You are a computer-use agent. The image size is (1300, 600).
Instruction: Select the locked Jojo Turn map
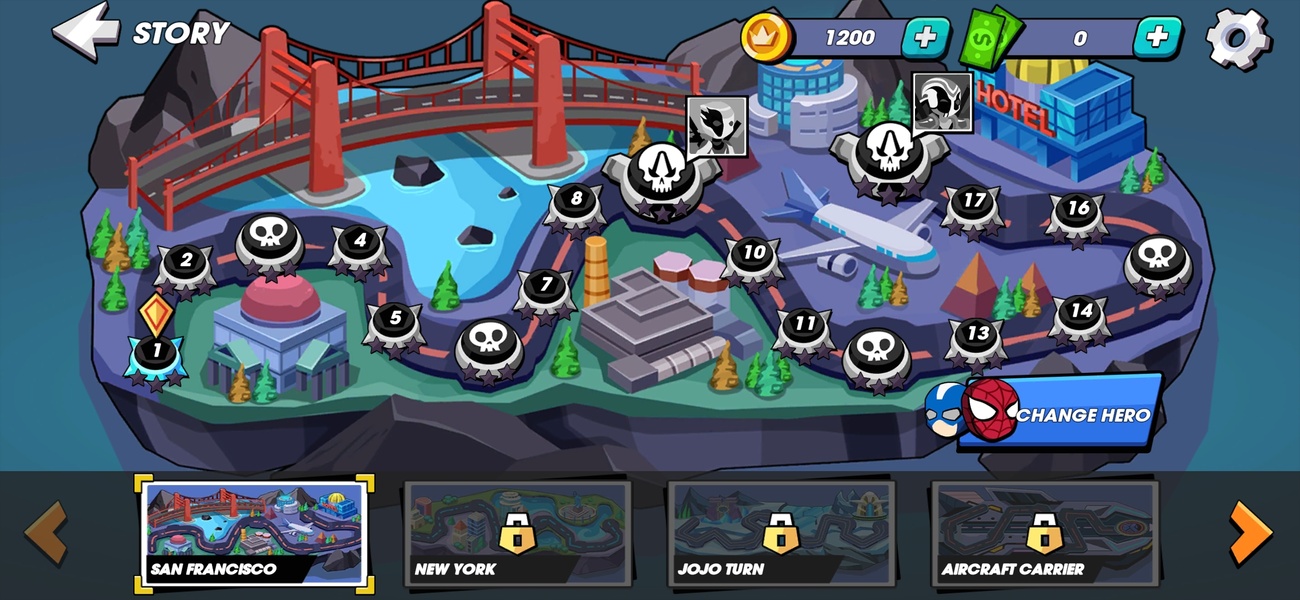[781, 534]
